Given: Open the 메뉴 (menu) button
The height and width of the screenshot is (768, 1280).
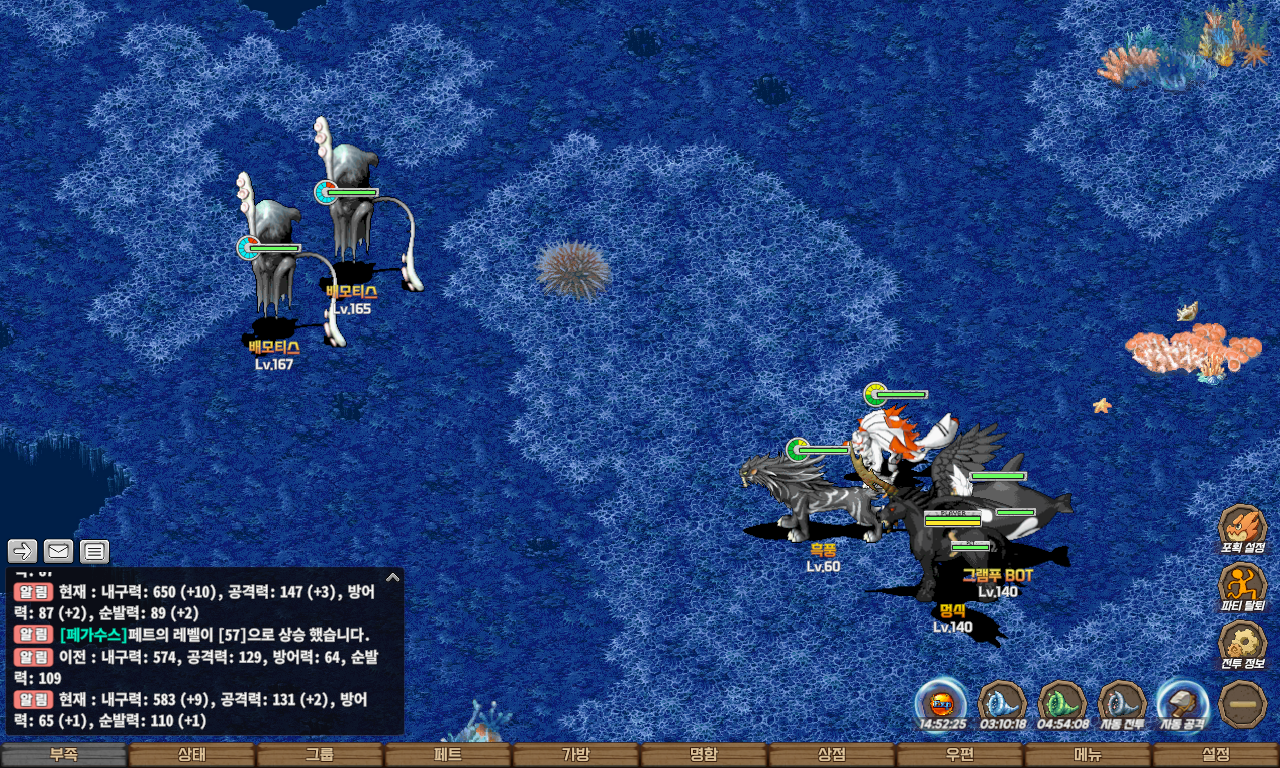Looking at the screenshot, I should click(1088, 755).
